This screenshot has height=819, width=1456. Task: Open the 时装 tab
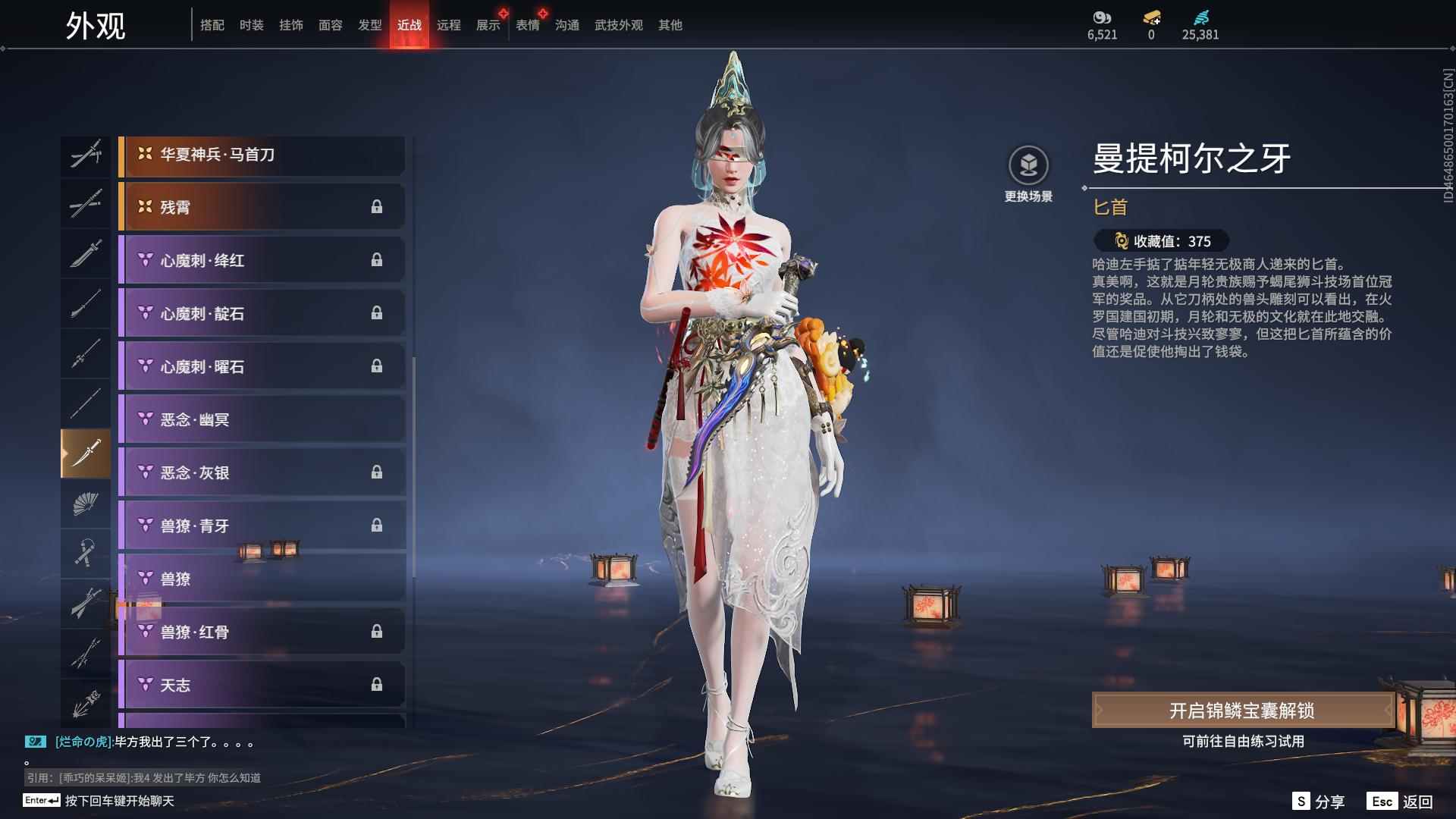251,24
